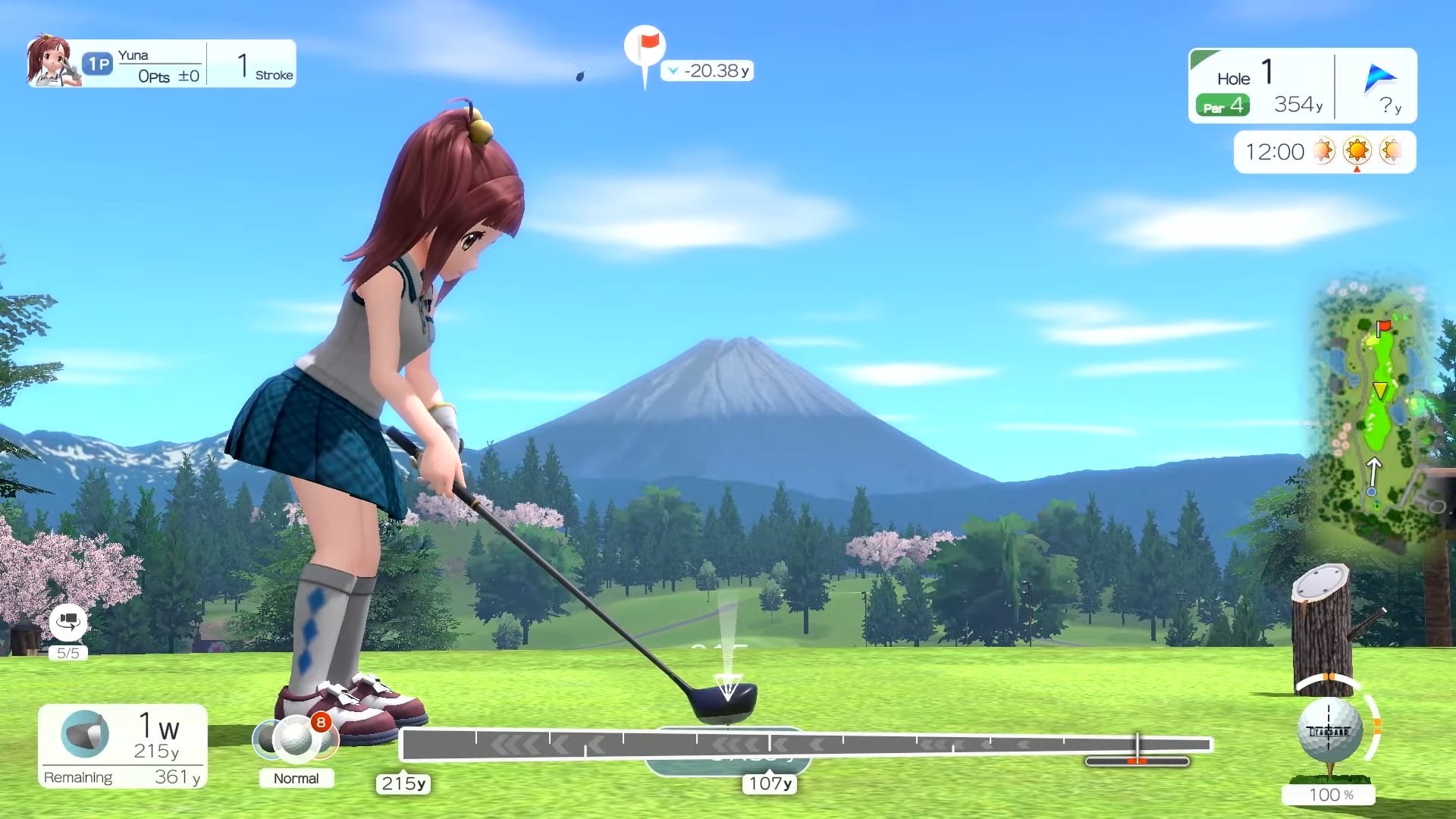Open the chat stamp icon labeled 5/5
Viewport: 1456px width, 819px height.
coord(67,624)
